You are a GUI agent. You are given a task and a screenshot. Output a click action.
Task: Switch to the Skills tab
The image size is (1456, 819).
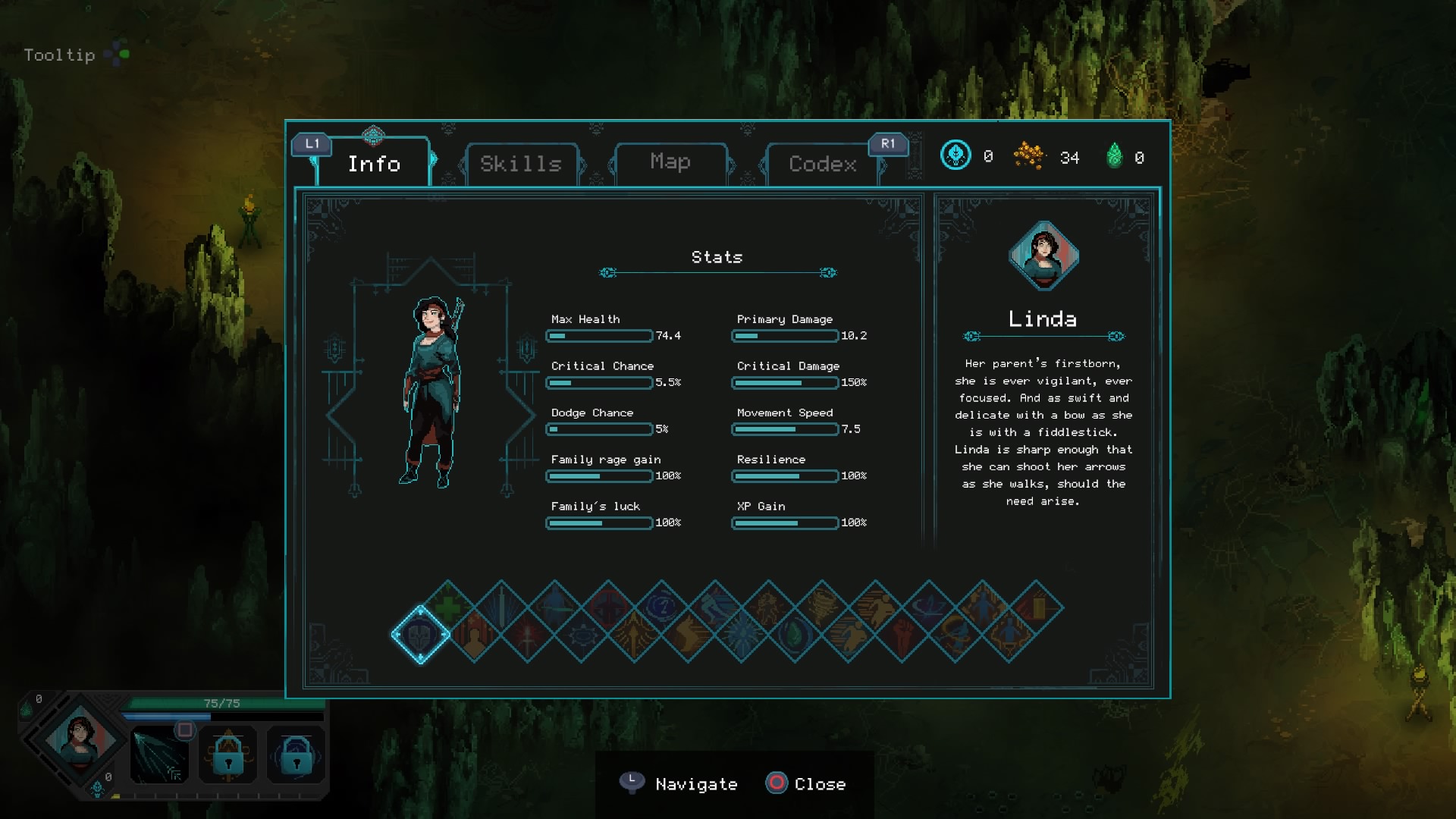point(521,164)
